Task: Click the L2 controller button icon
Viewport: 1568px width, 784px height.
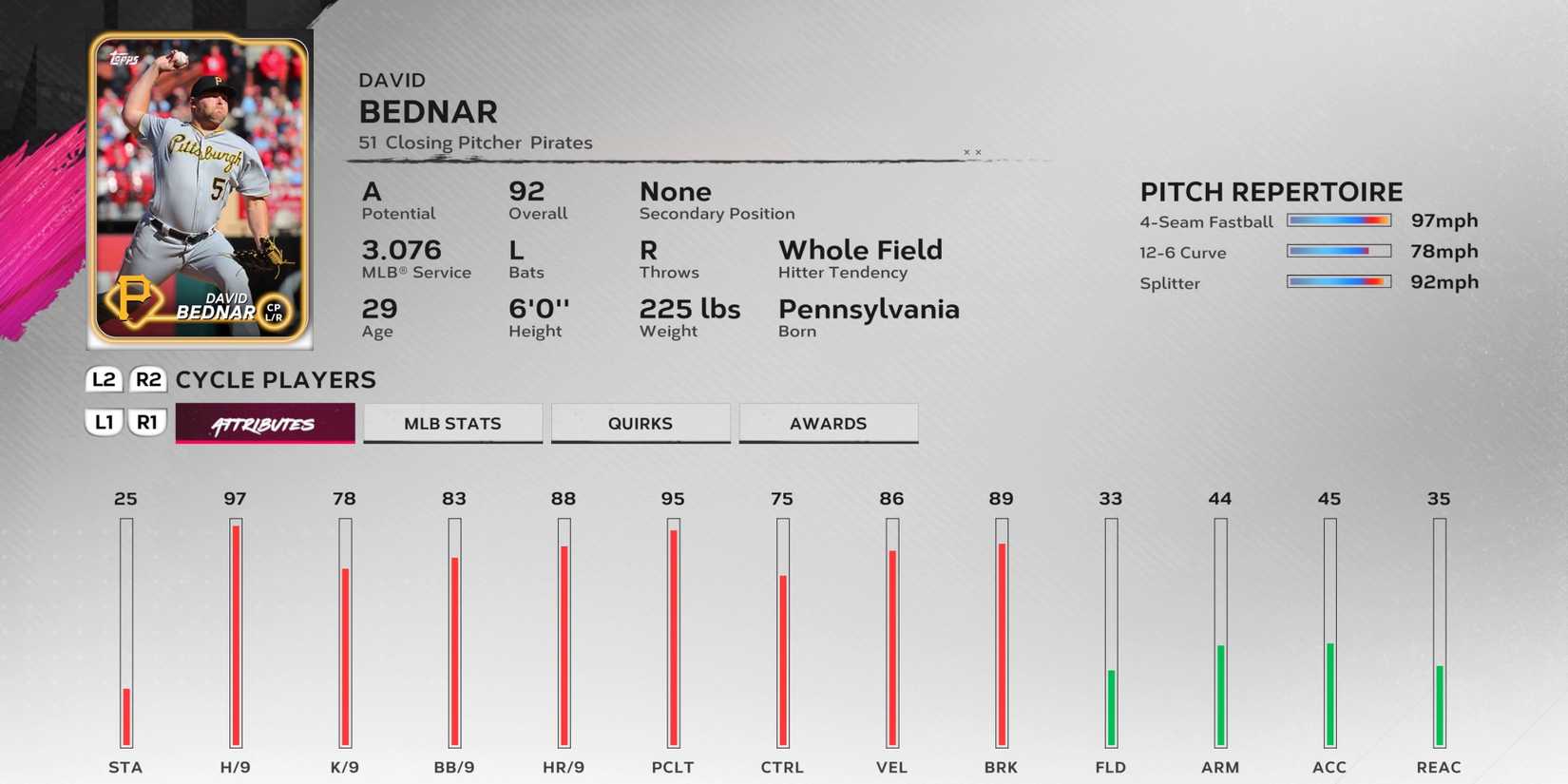Action: point(104,379)
